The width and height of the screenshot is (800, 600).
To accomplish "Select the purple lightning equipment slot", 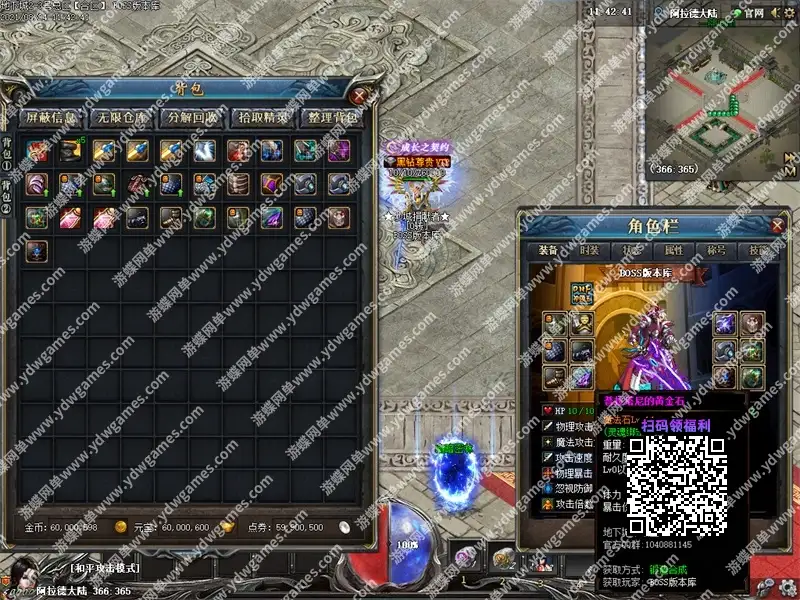I will [x=724, y=324].
